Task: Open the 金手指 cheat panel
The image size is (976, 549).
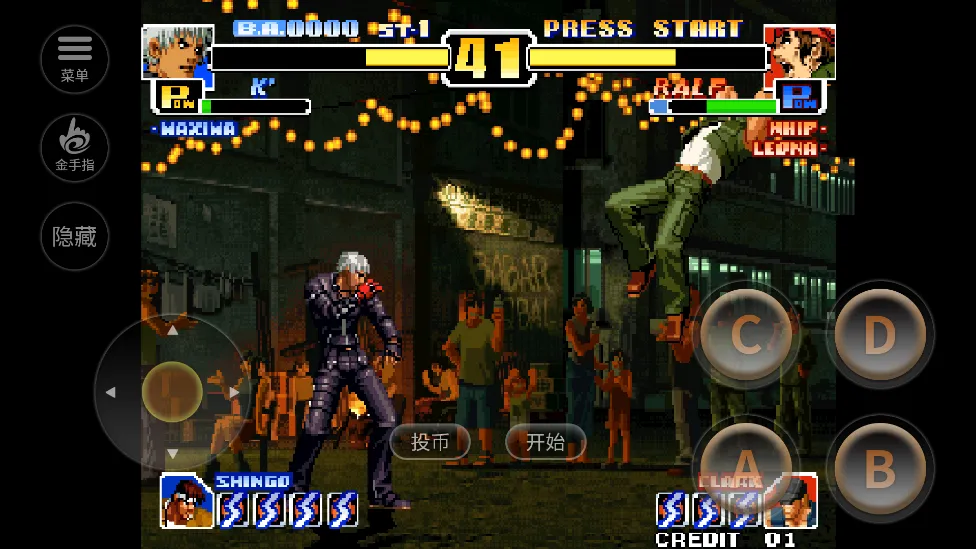Action: pyautogui.click(x=75, y=148)
